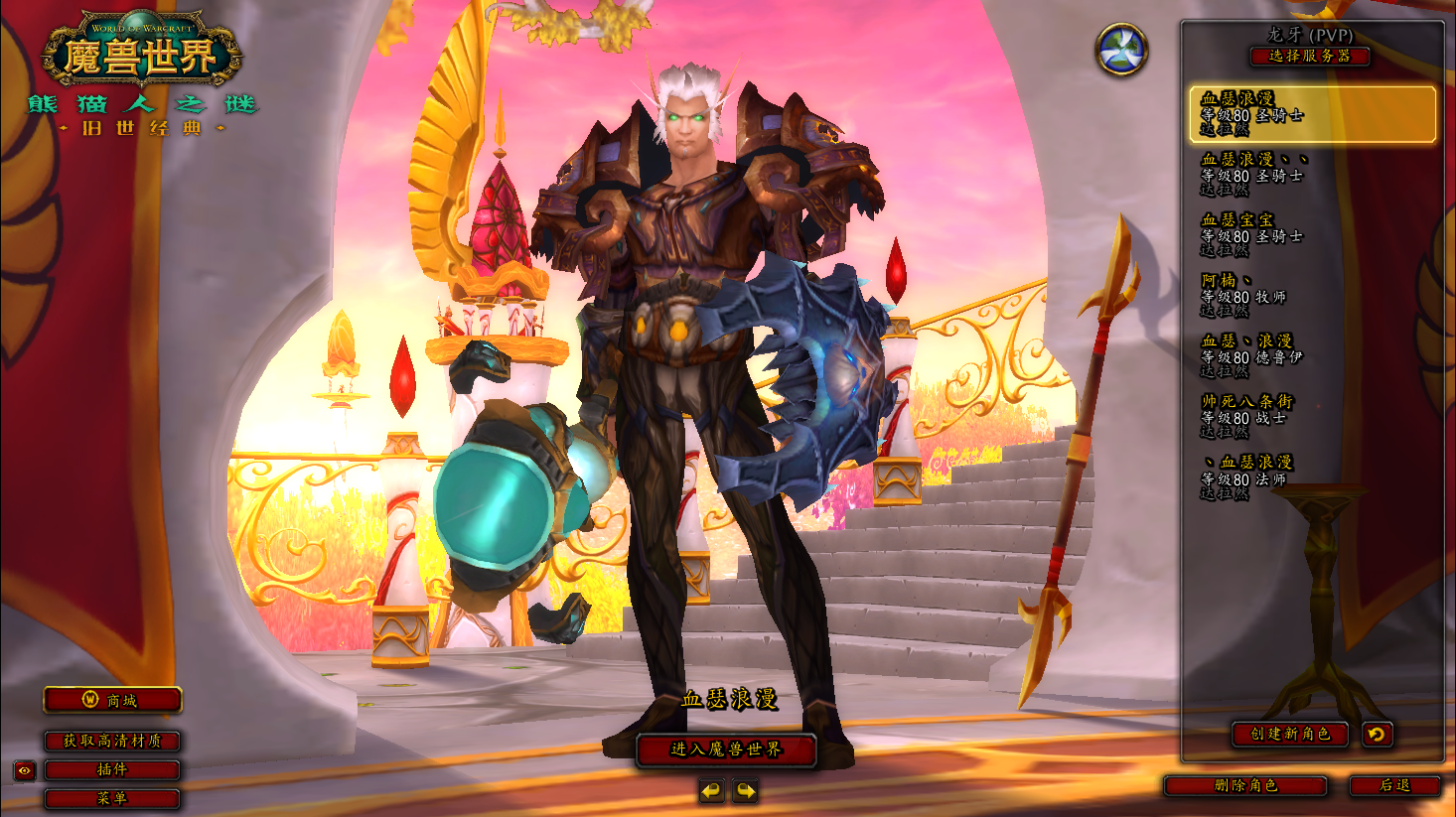The width and height of the screenshot is (1456, 817).
Task: Click the round globe icon
Action: 1121,50
